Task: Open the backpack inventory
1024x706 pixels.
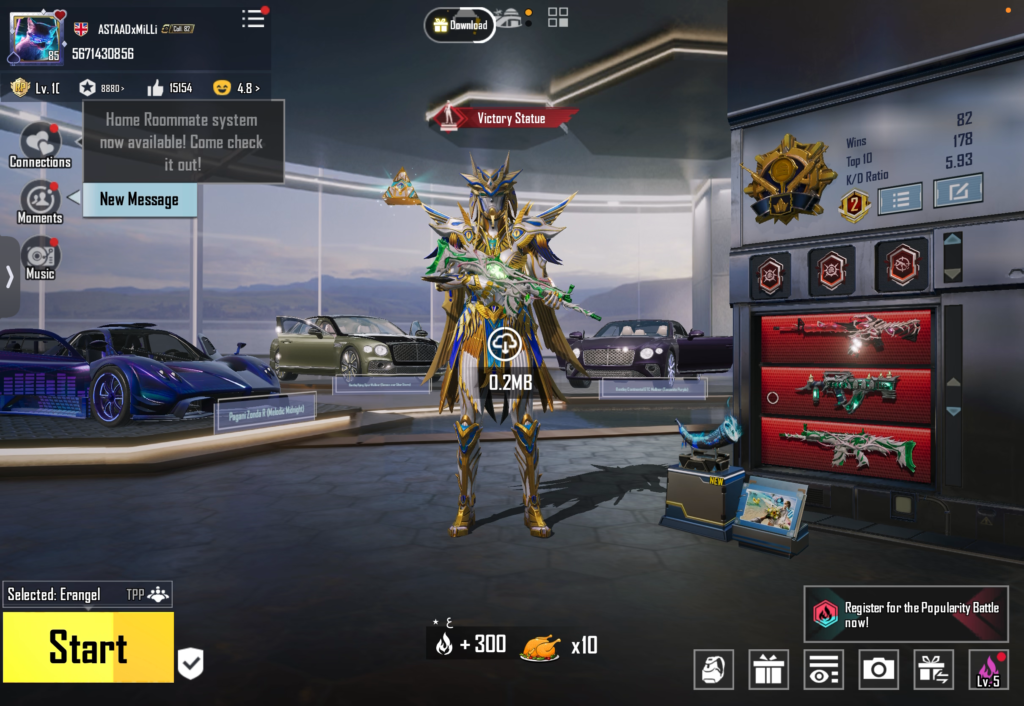Action: click(x=714, y=669)
